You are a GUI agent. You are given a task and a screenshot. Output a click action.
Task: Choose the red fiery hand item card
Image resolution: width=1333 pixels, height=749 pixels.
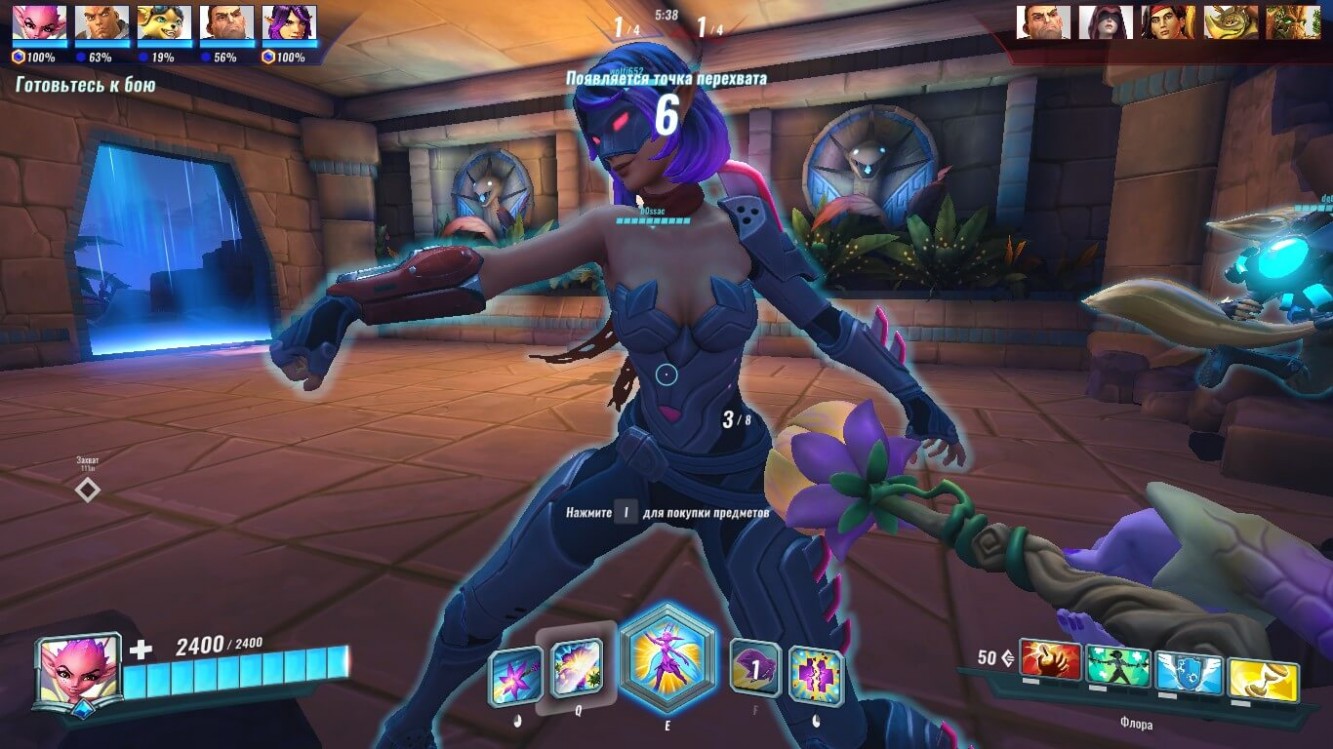pos(1050,660)
